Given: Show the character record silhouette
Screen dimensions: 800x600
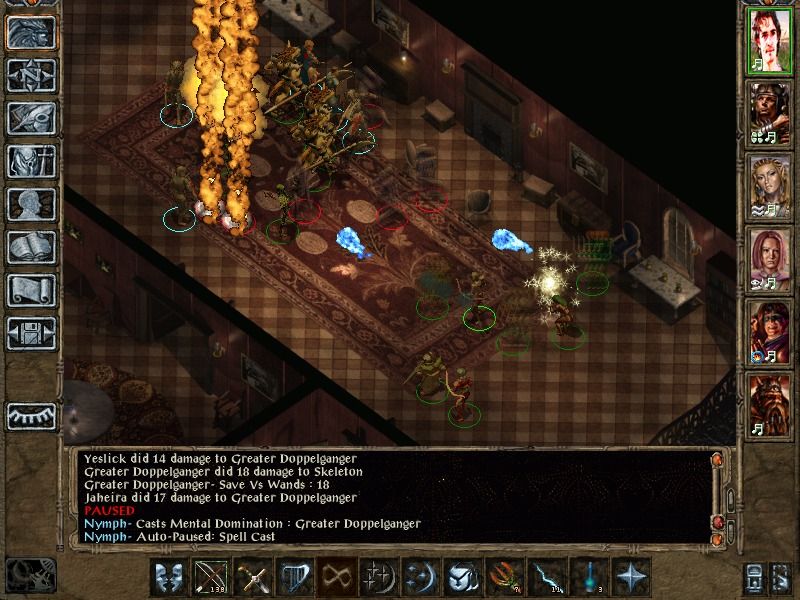Looking at the screenshot, I should tap(31, 204).
